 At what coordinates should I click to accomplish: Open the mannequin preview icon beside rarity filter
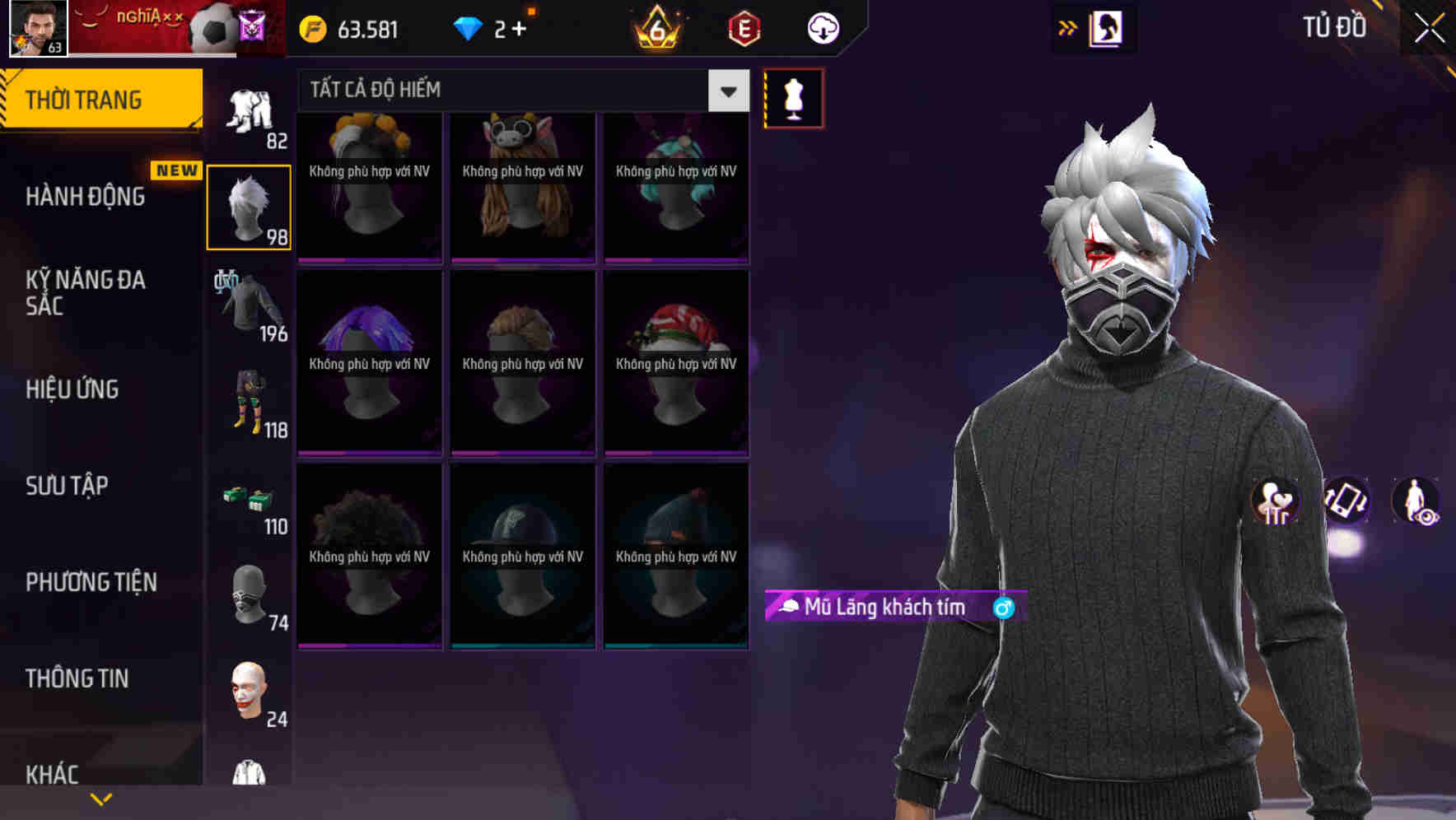pos(793,96)
